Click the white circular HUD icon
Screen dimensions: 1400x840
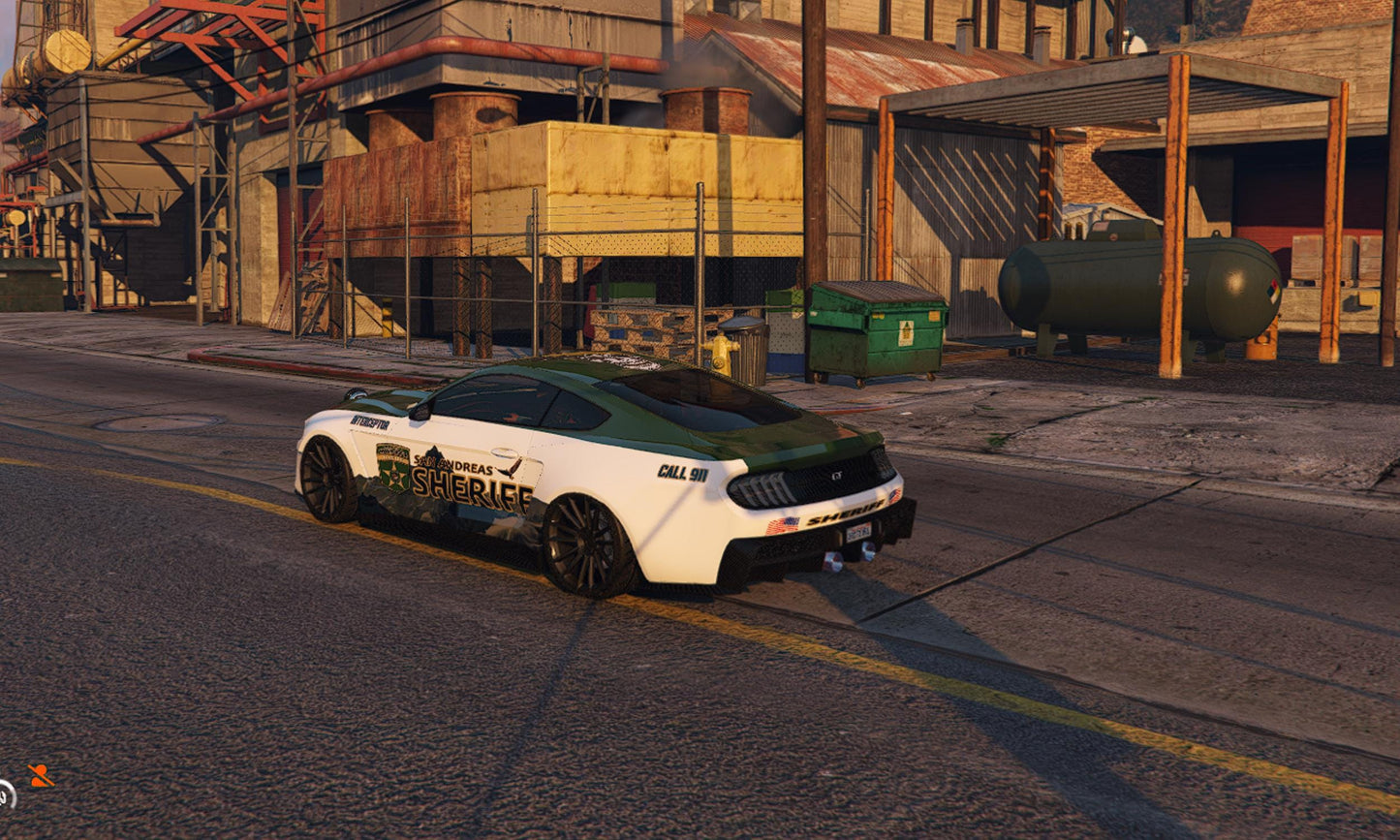coord(6,795)
